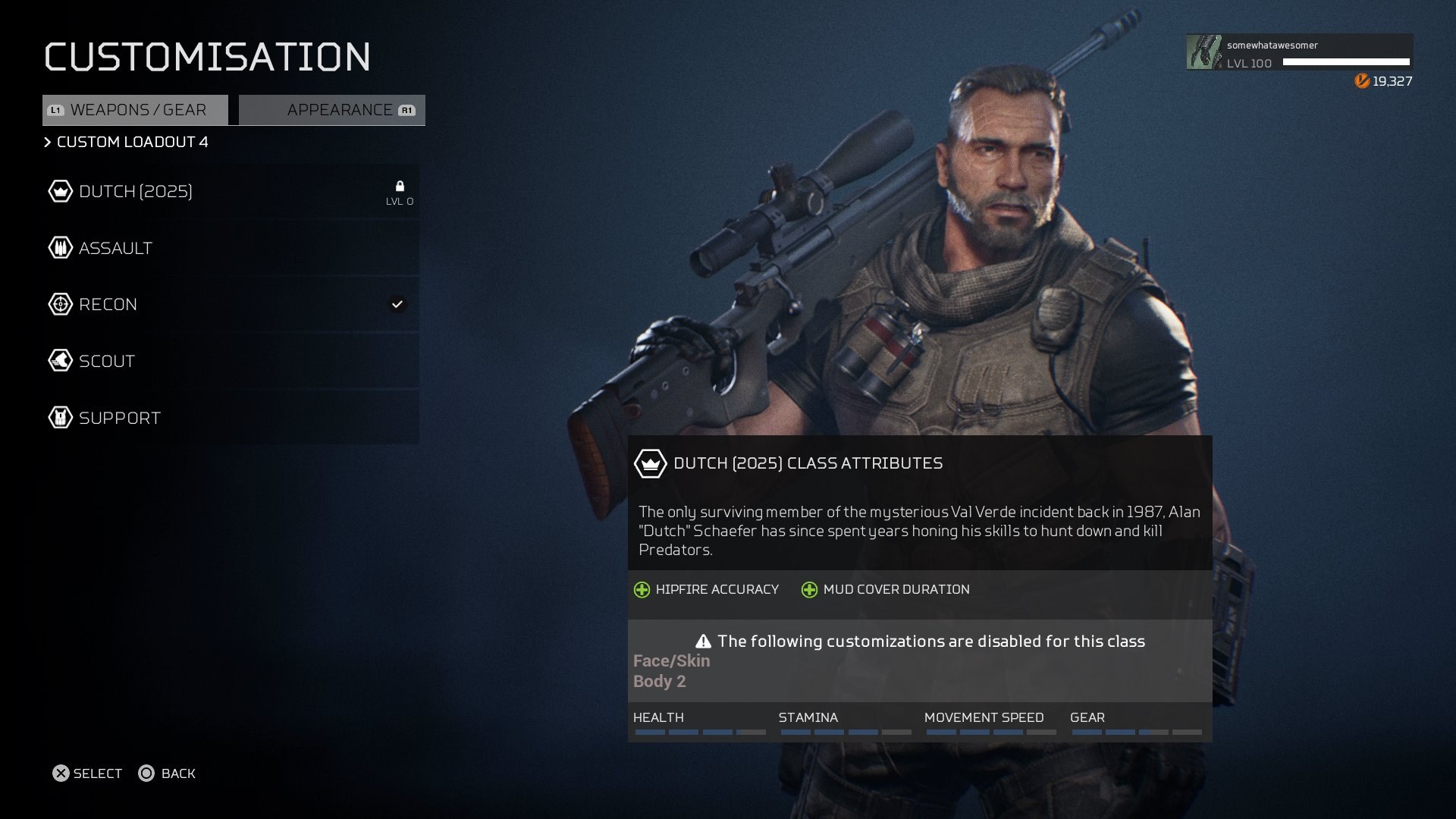Pick the Recon class entry
Screen dimensions: 1456x819
231,304
